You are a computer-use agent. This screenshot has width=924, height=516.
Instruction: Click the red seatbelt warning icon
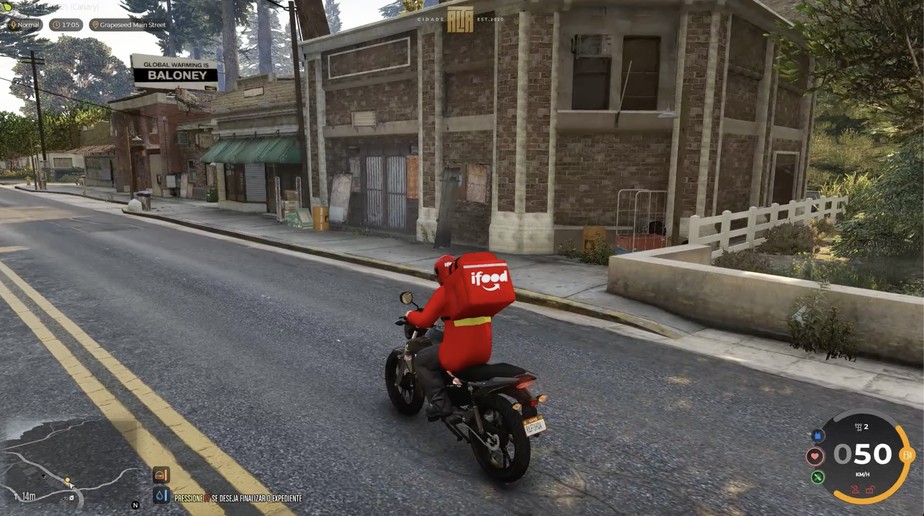(x=854, y=489)
